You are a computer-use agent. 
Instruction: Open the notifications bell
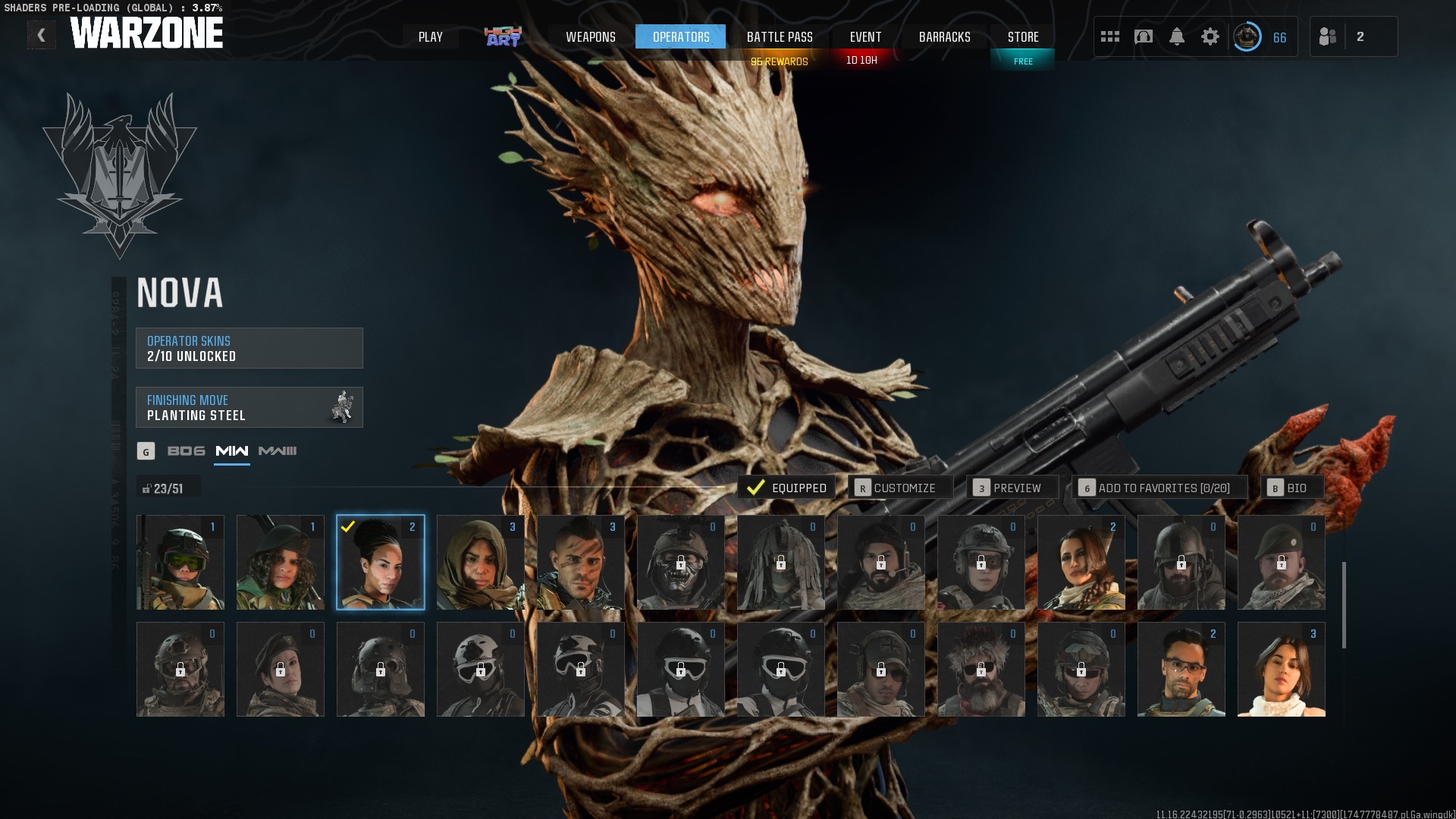pos(1177,36)
